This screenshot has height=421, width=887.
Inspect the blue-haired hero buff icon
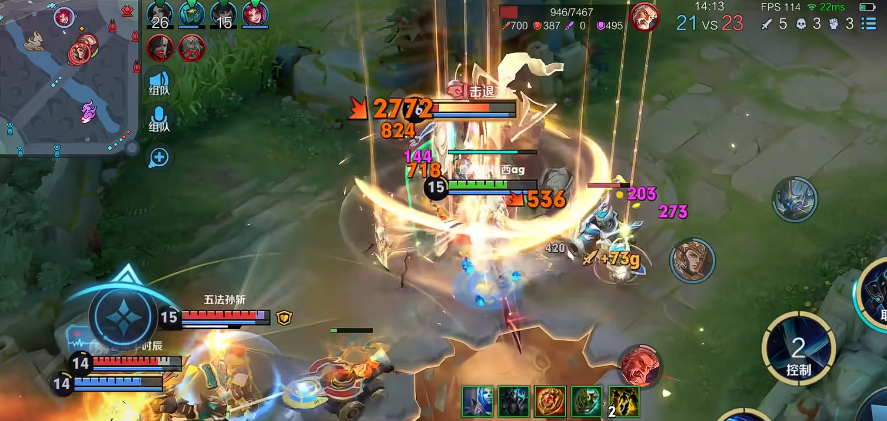point(477,402)
